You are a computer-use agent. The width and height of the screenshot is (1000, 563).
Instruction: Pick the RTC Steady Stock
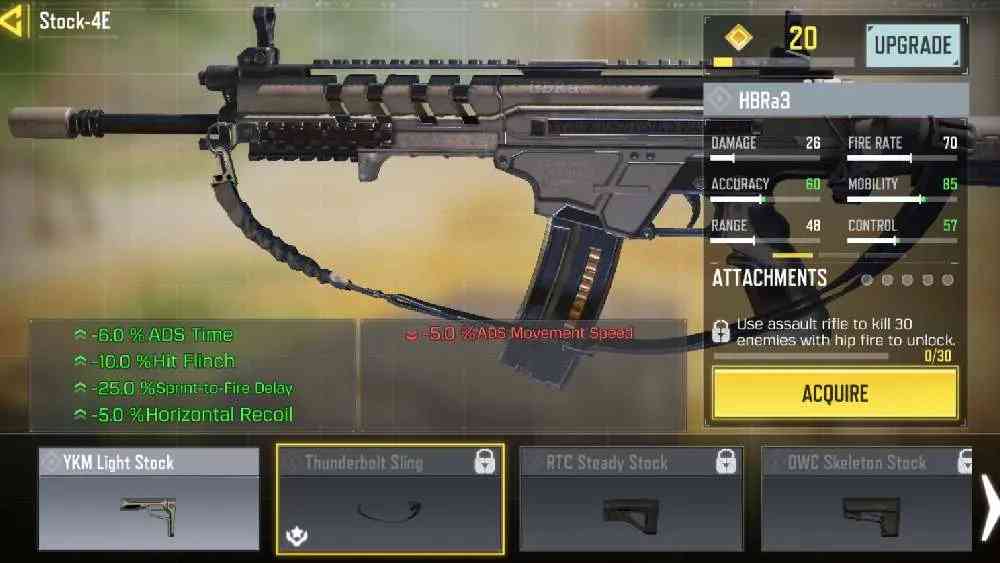630,499
